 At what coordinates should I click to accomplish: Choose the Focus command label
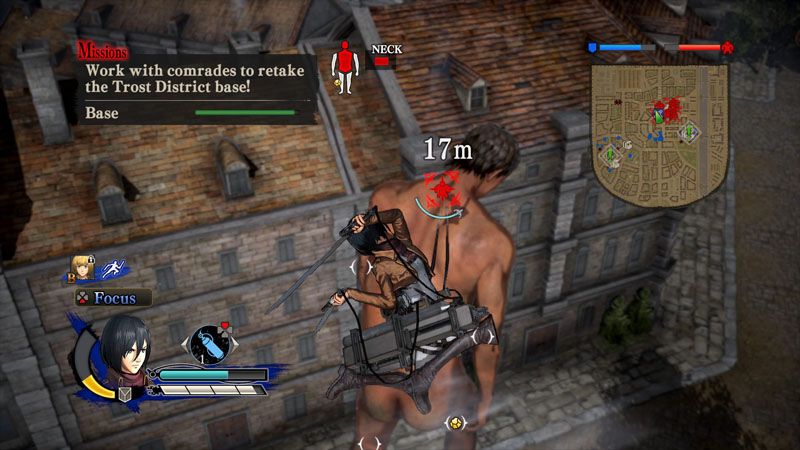coord(115,297)
